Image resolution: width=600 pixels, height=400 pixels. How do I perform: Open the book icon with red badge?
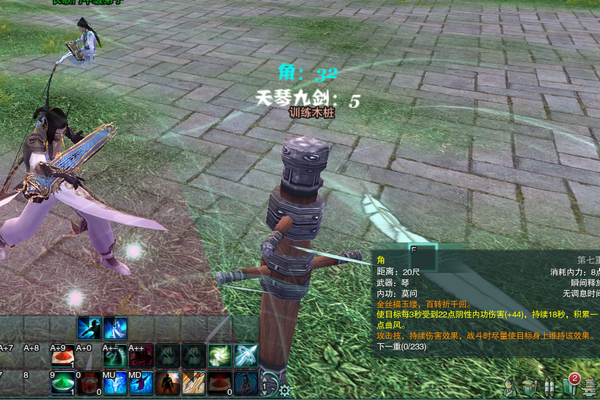571,386
